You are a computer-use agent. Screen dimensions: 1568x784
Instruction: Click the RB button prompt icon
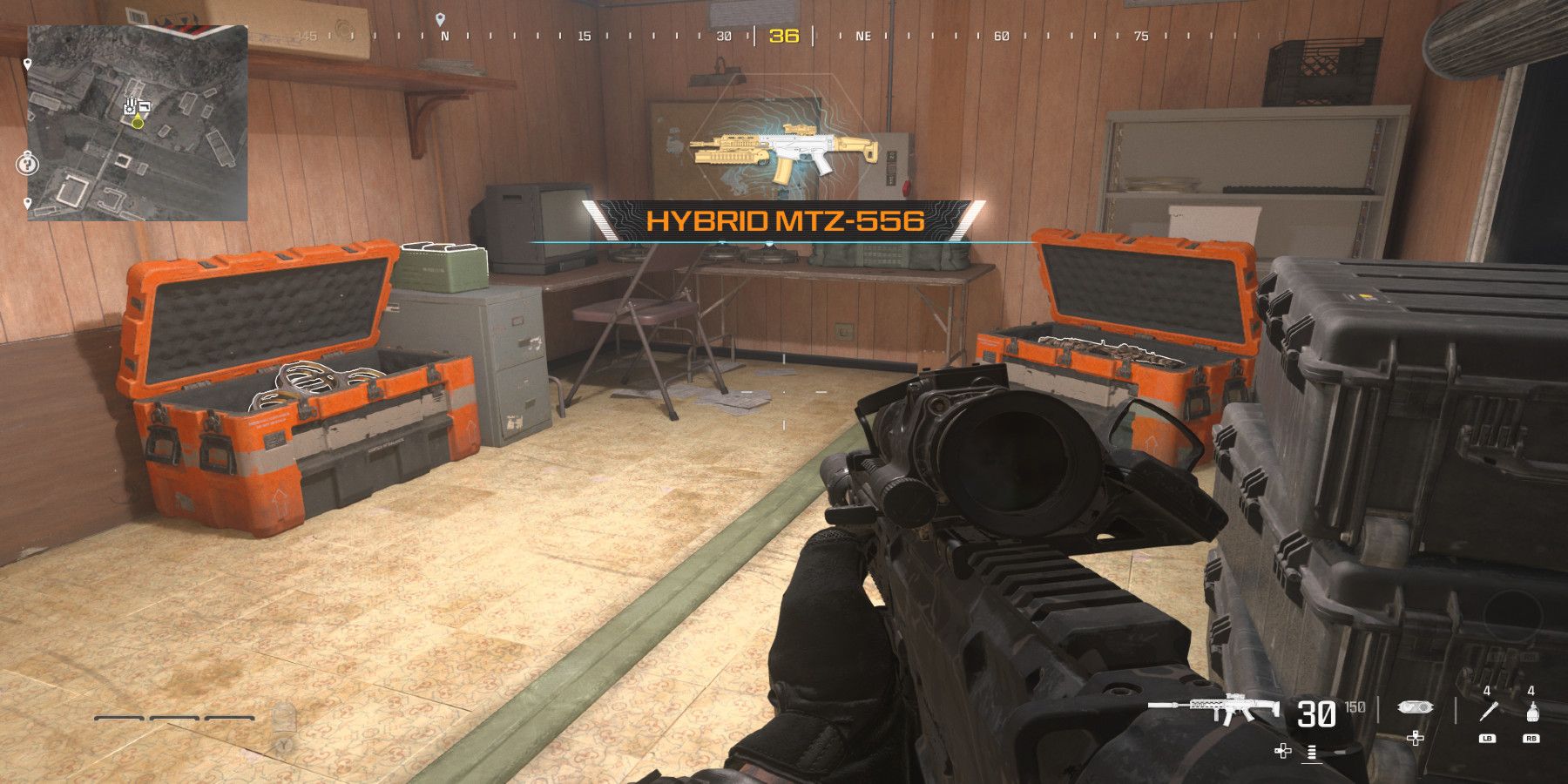[x=1532, y=739]
